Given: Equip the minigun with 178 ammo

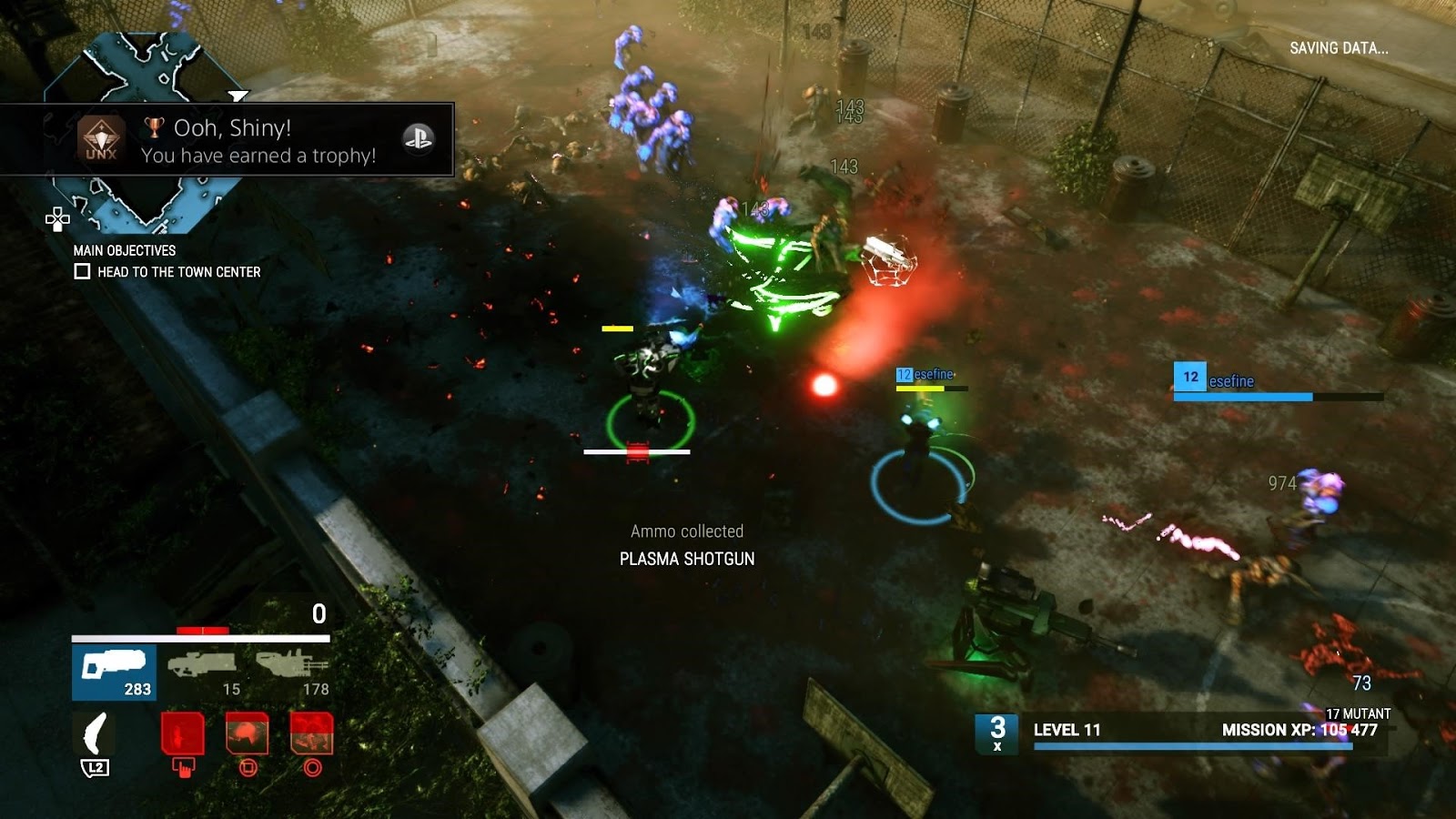Looking at the screenshot, I should pyautogui.click(x=291, y=672).
